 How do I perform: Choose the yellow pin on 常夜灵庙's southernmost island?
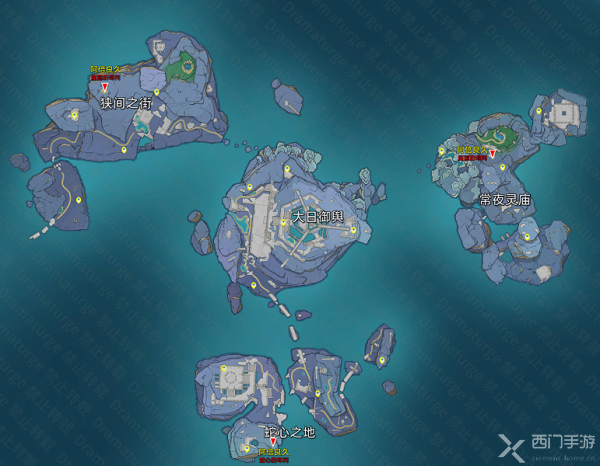[527, 237]
